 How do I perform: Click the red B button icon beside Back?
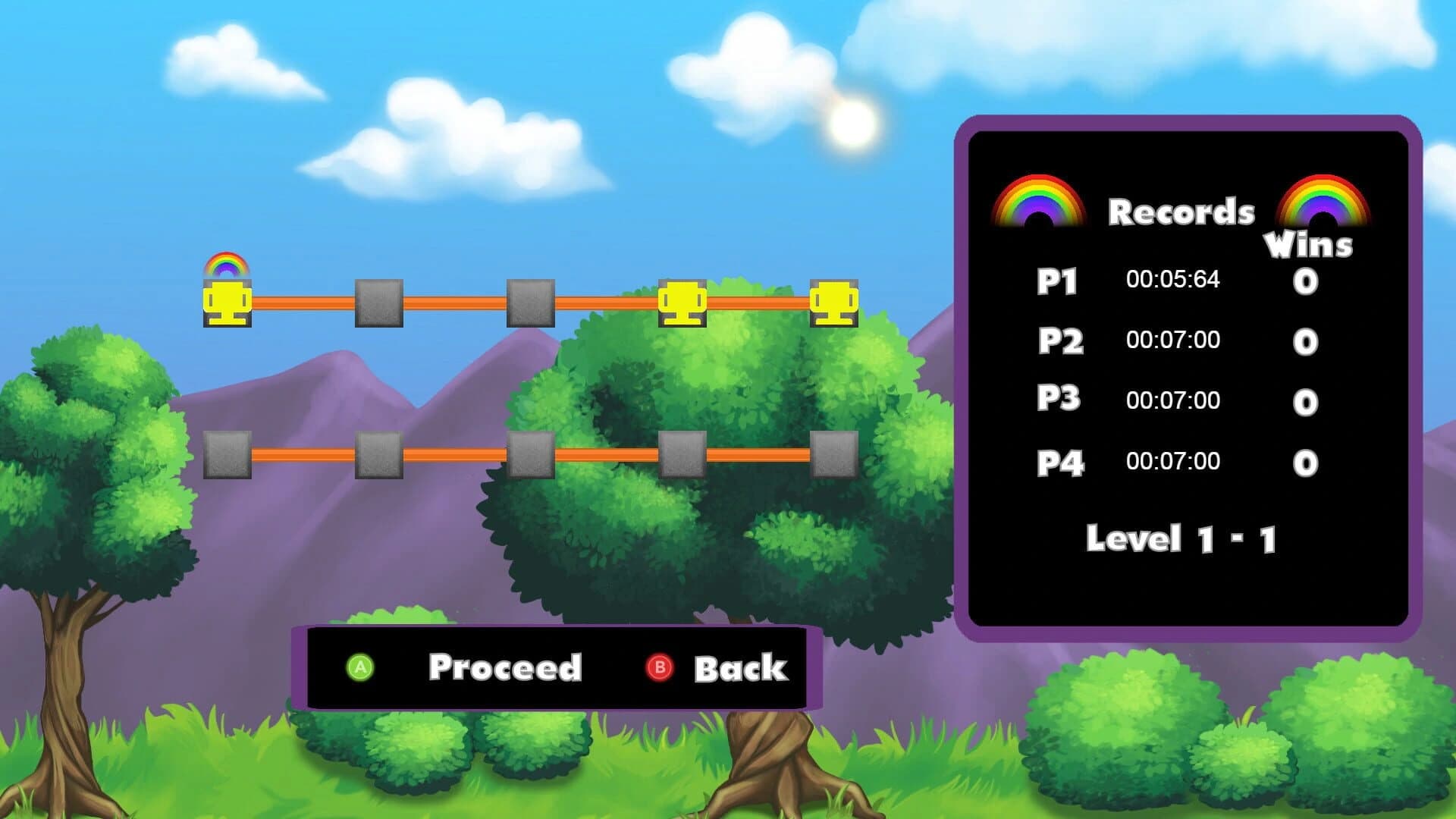(659, 668)
